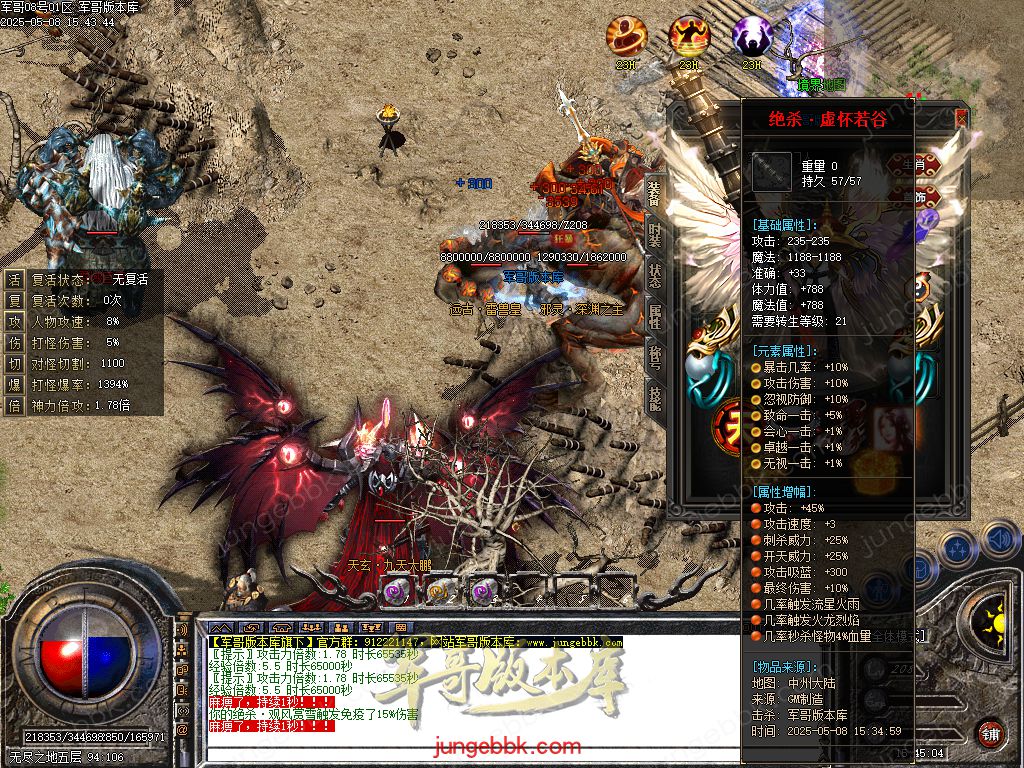Open the 境界地图 realm map
Viewport: 1024px width, 768px height.
[x=821, y=84]
